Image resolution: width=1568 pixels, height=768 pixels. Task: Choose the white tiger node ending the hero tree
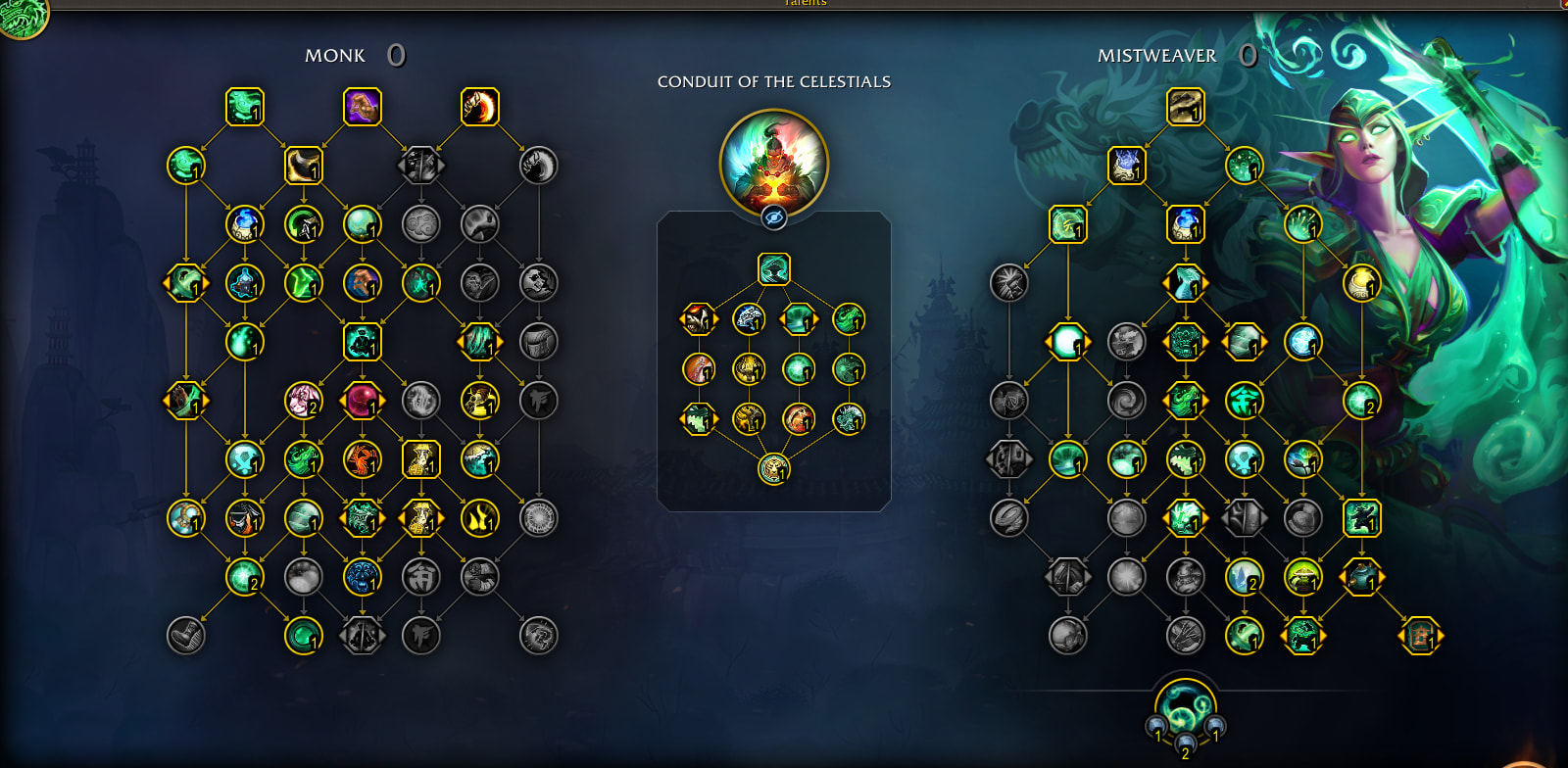click(x=774, y=469)
